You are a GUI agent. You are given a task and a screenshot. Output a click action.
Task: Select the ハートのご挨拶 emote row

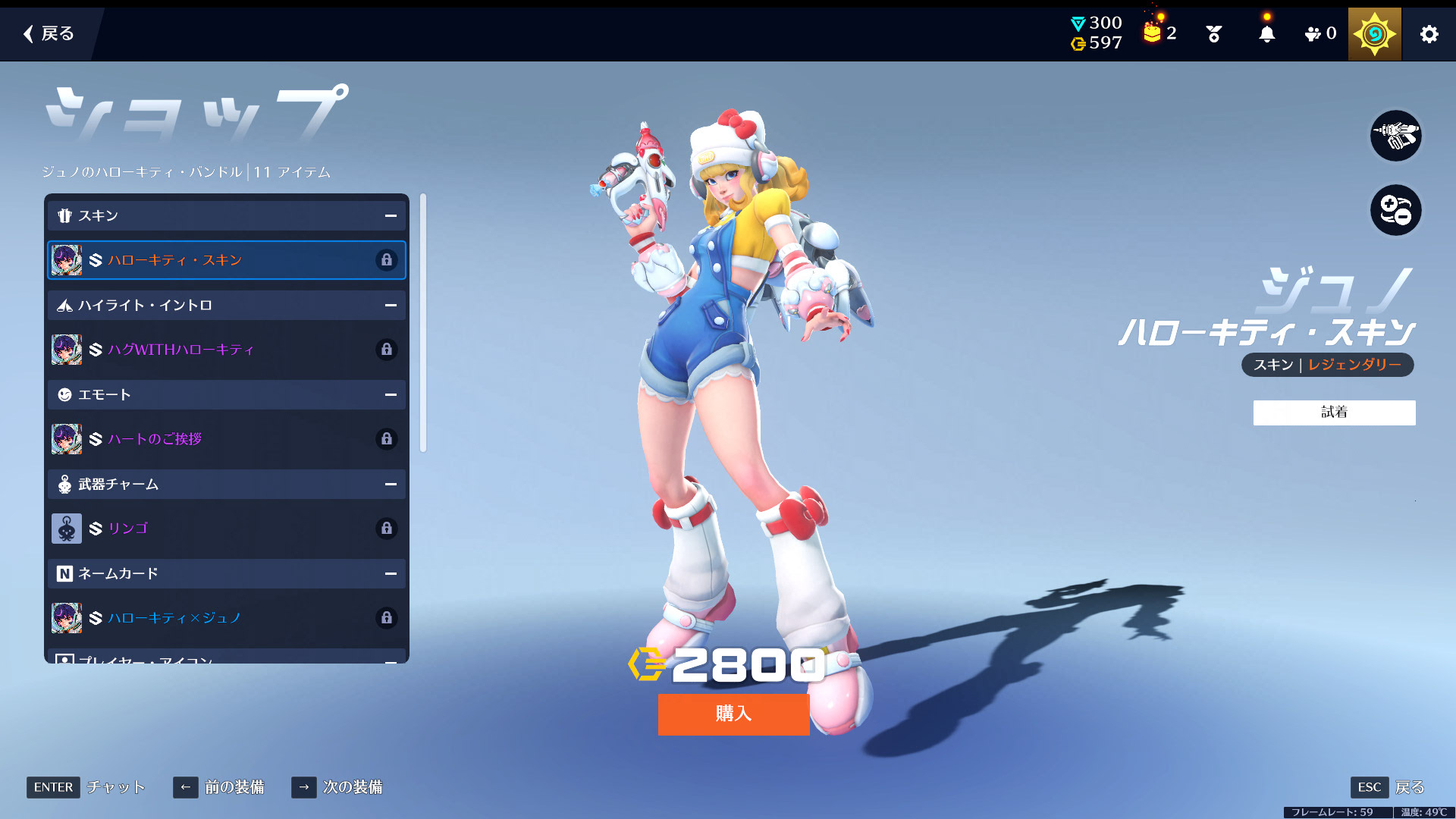226,439
